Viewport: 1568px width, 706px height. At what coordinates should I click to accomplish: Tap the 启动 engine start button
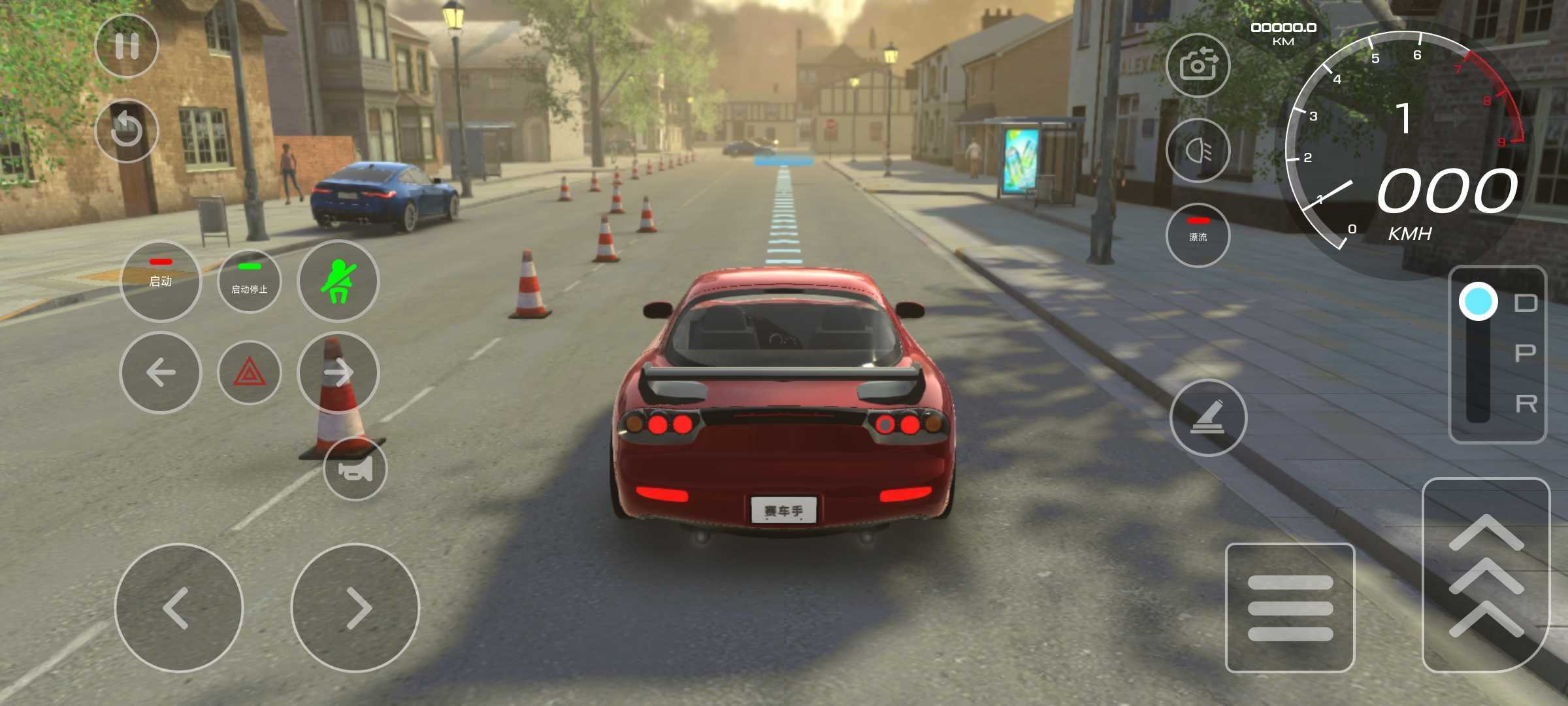click(161, 281)
